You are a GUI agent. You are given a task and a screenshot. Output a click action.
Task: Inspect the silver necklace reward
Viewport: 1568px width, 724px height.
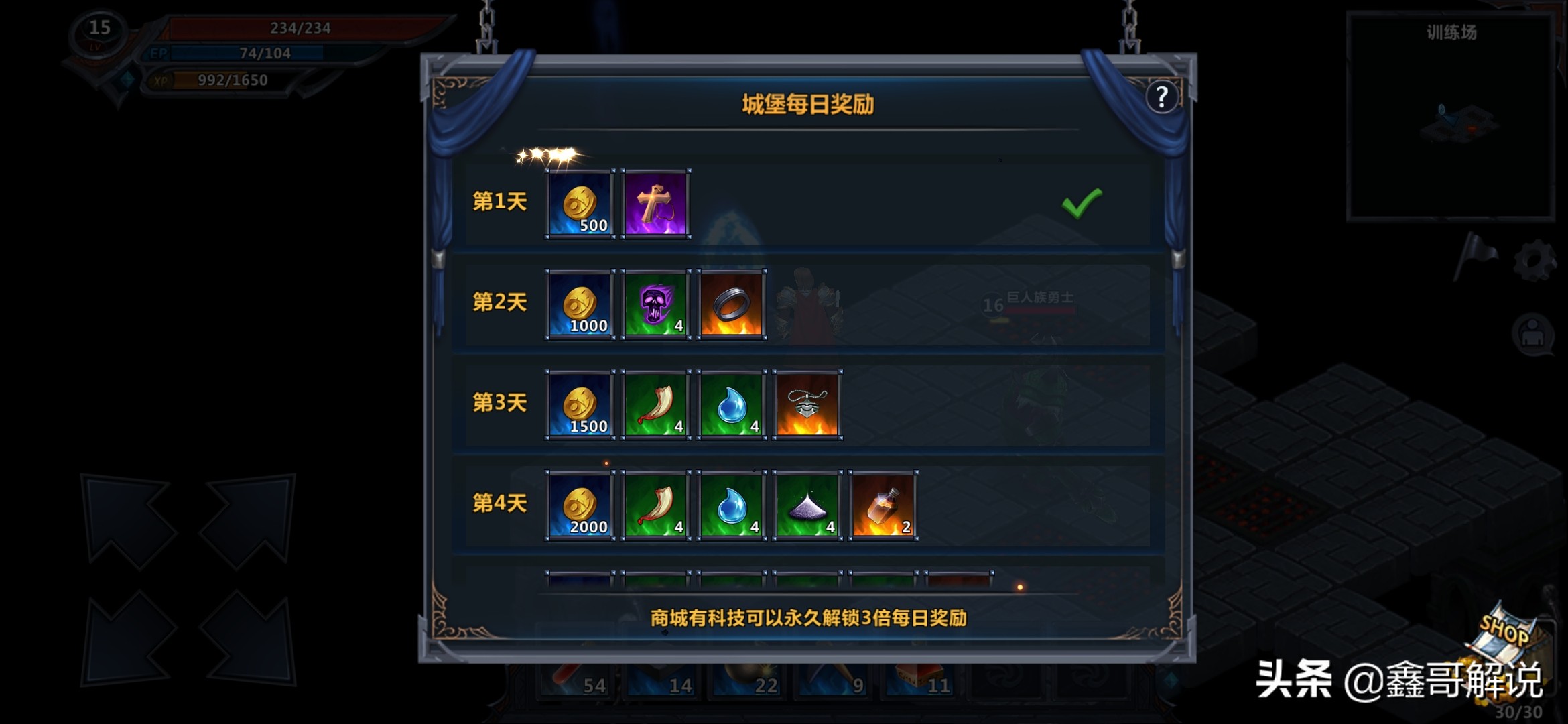(807, 405)
